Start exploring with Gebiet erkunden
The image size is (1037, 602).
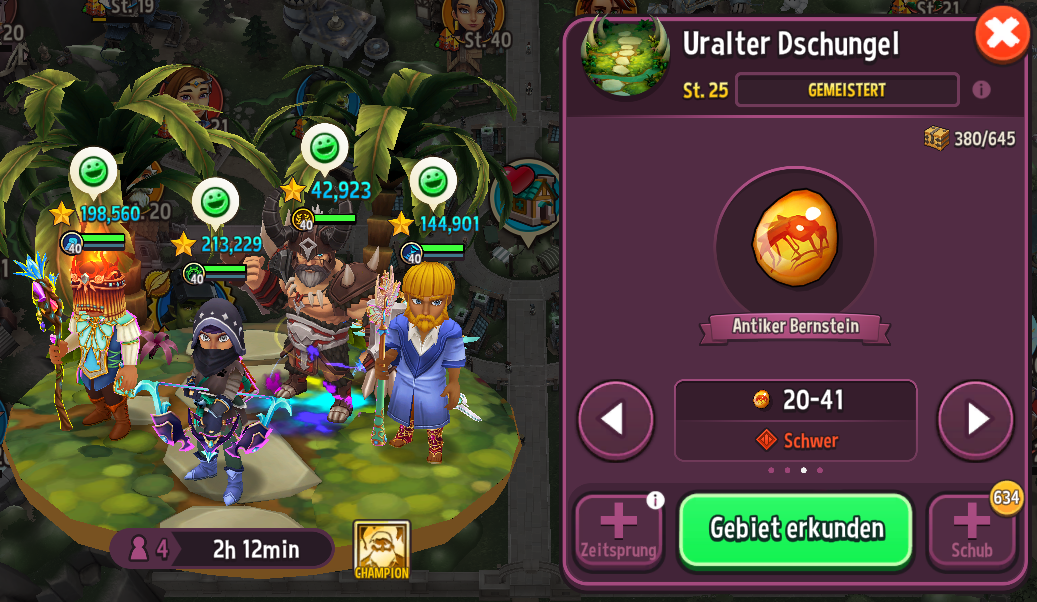coord(795,529)
